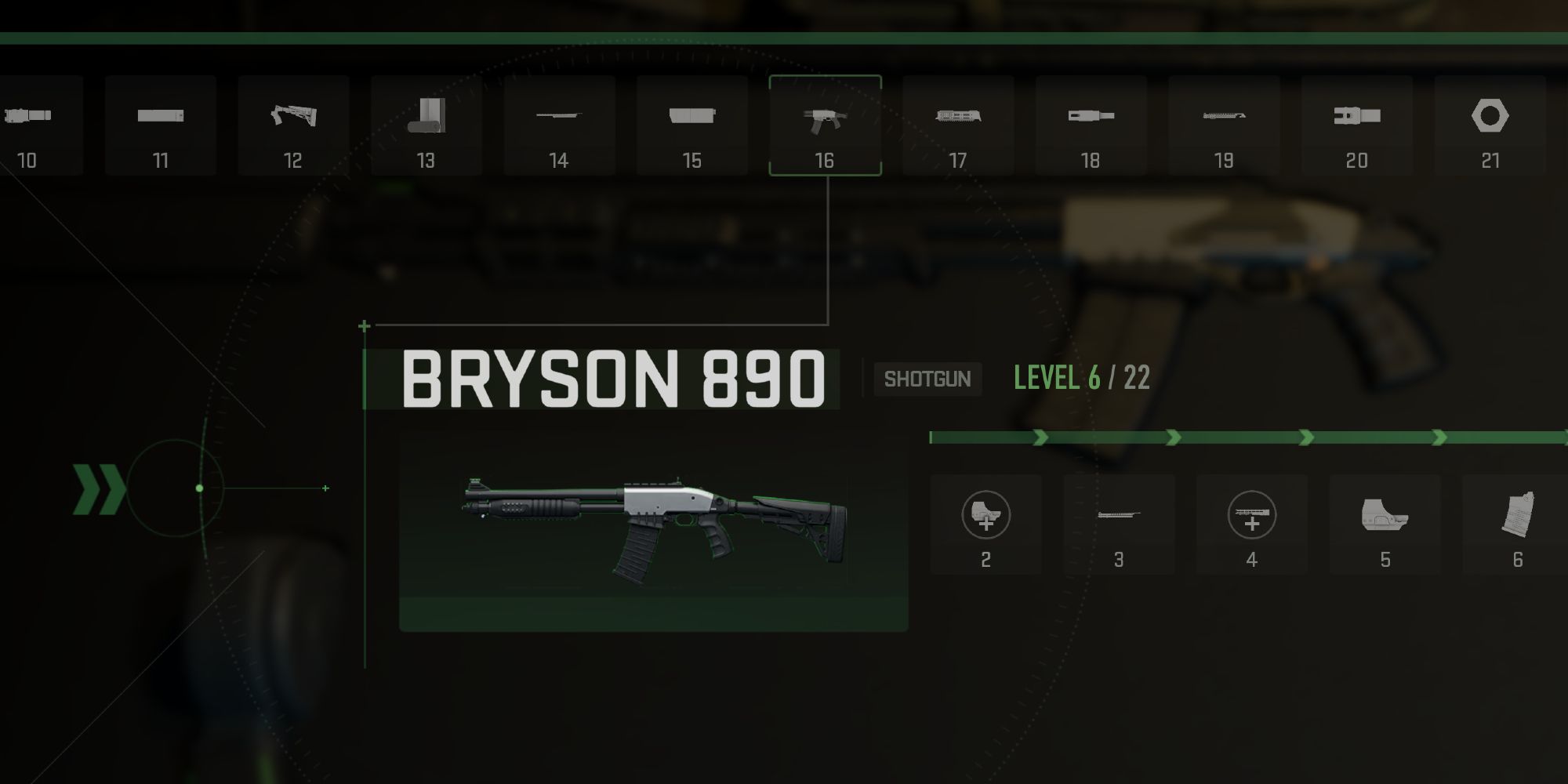This screenshot has height=784, width=1568.
Task: Click the level 10 muzzle attachment icon
Action: pyautogui.click(x=27, y=118)
